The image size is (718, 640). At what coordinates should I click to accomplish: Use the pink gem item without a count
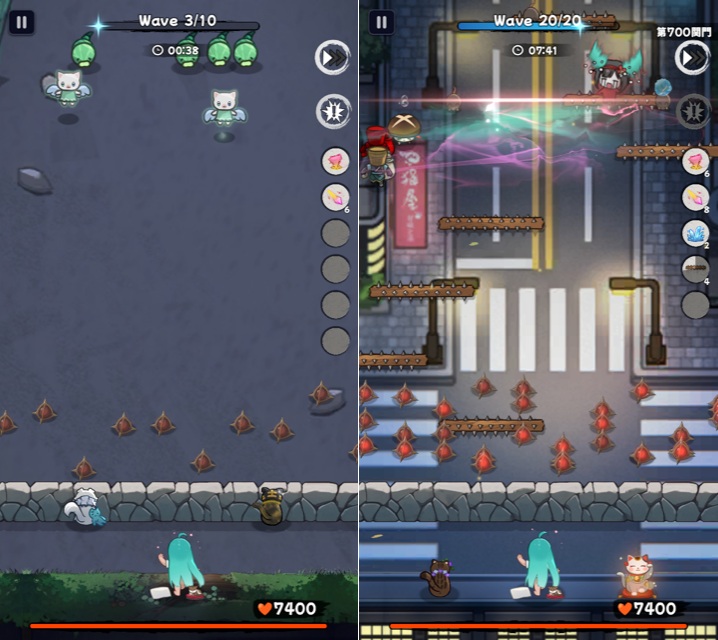(x=336, y=161)
